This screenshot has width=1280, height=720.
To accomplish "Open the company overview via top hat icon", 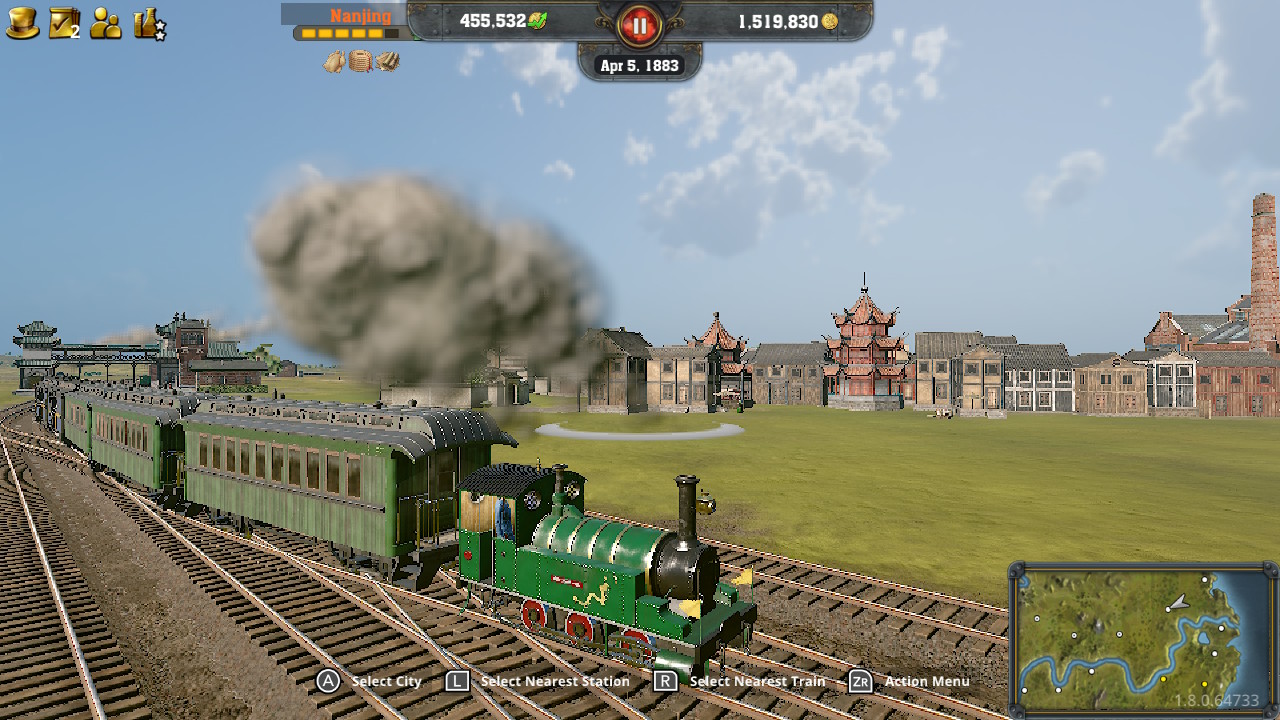I will pyautogui.click(x=23, y=22).
